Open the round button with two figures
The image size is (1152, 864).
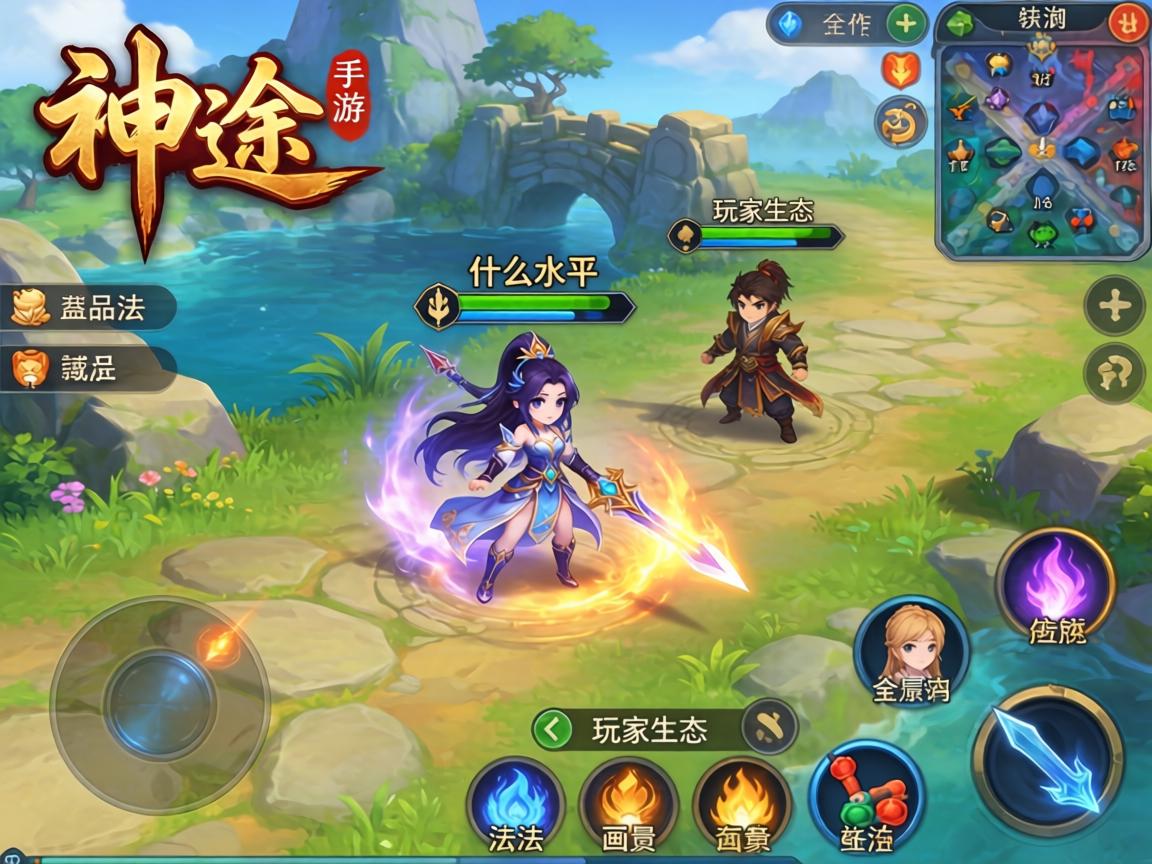(x=1114, y=373)
